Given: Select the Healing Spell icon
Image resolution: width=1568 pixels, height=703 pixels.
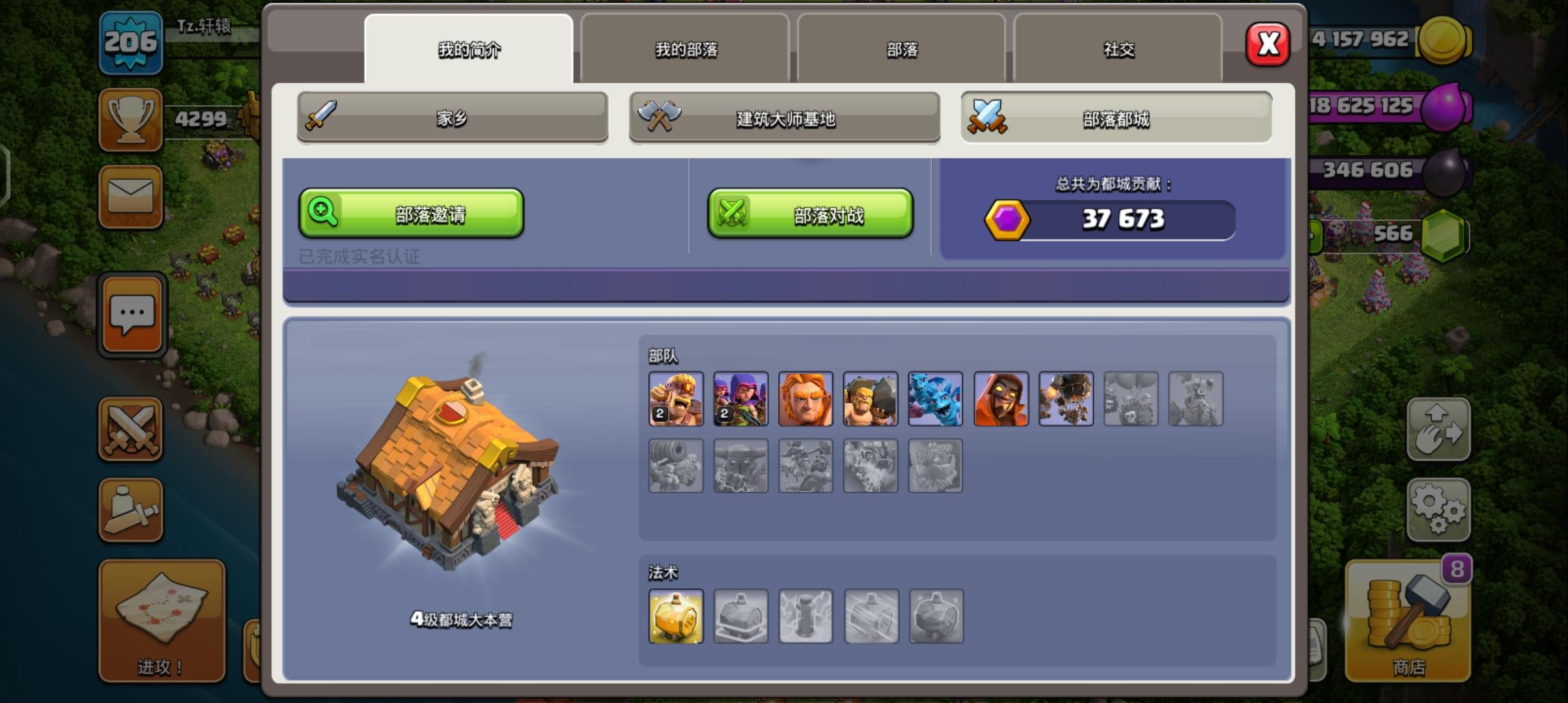Looking at the screenshot, I should (x=676, y=615).
